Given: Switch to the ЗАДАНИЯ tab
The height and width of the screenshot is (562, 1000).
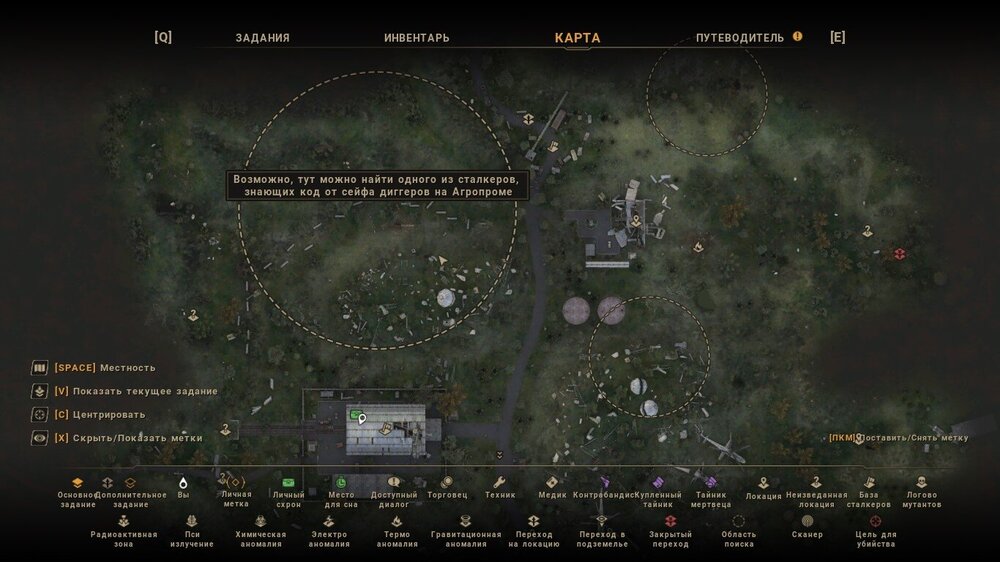Looking at the screenshot, I should pos(262,38).
